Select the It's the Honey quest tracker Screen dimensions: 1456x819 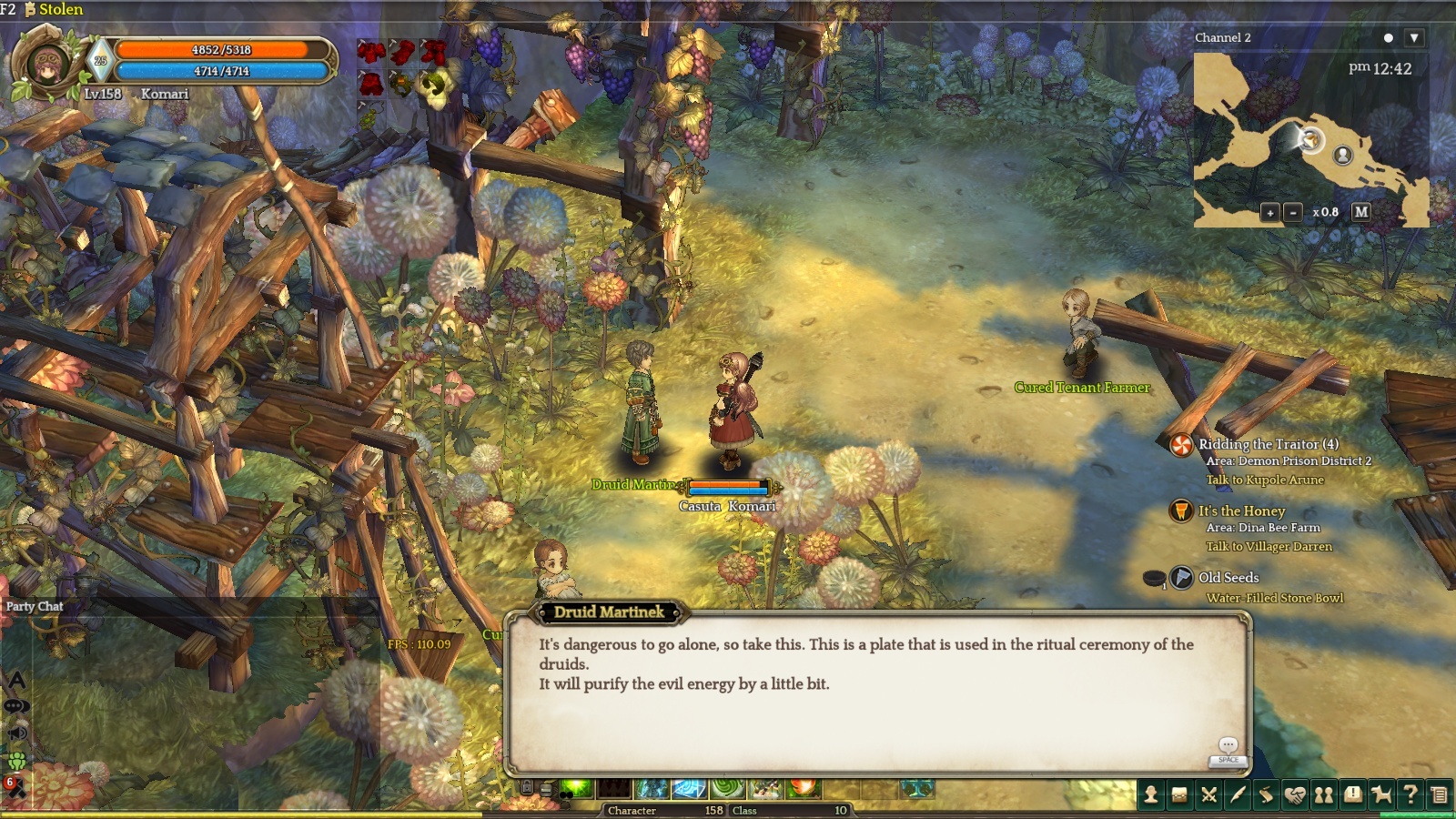[1241, 511]
